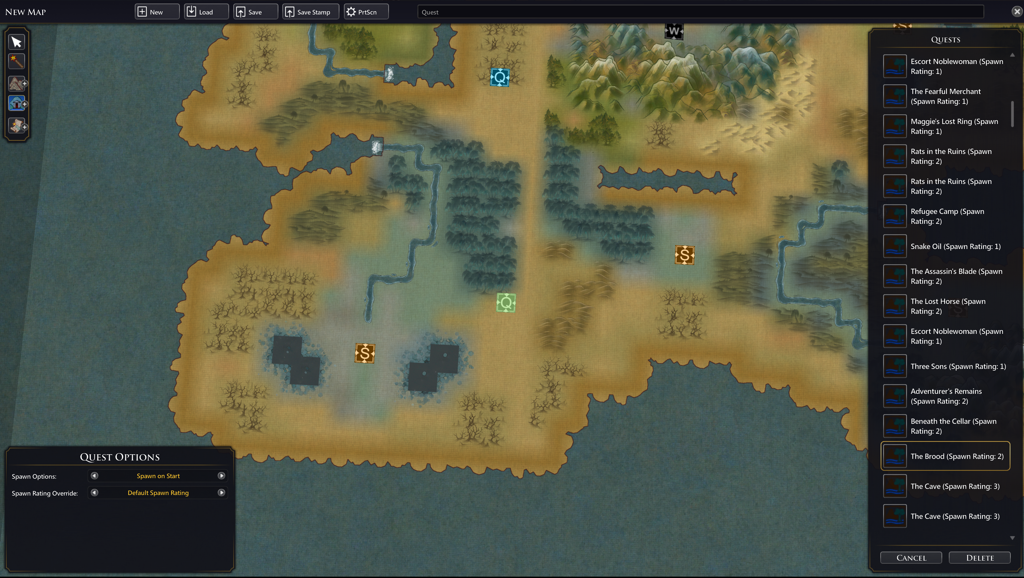Select The Fearful Merchant quest
The image size is (1024, 578).
click(945, 96)
